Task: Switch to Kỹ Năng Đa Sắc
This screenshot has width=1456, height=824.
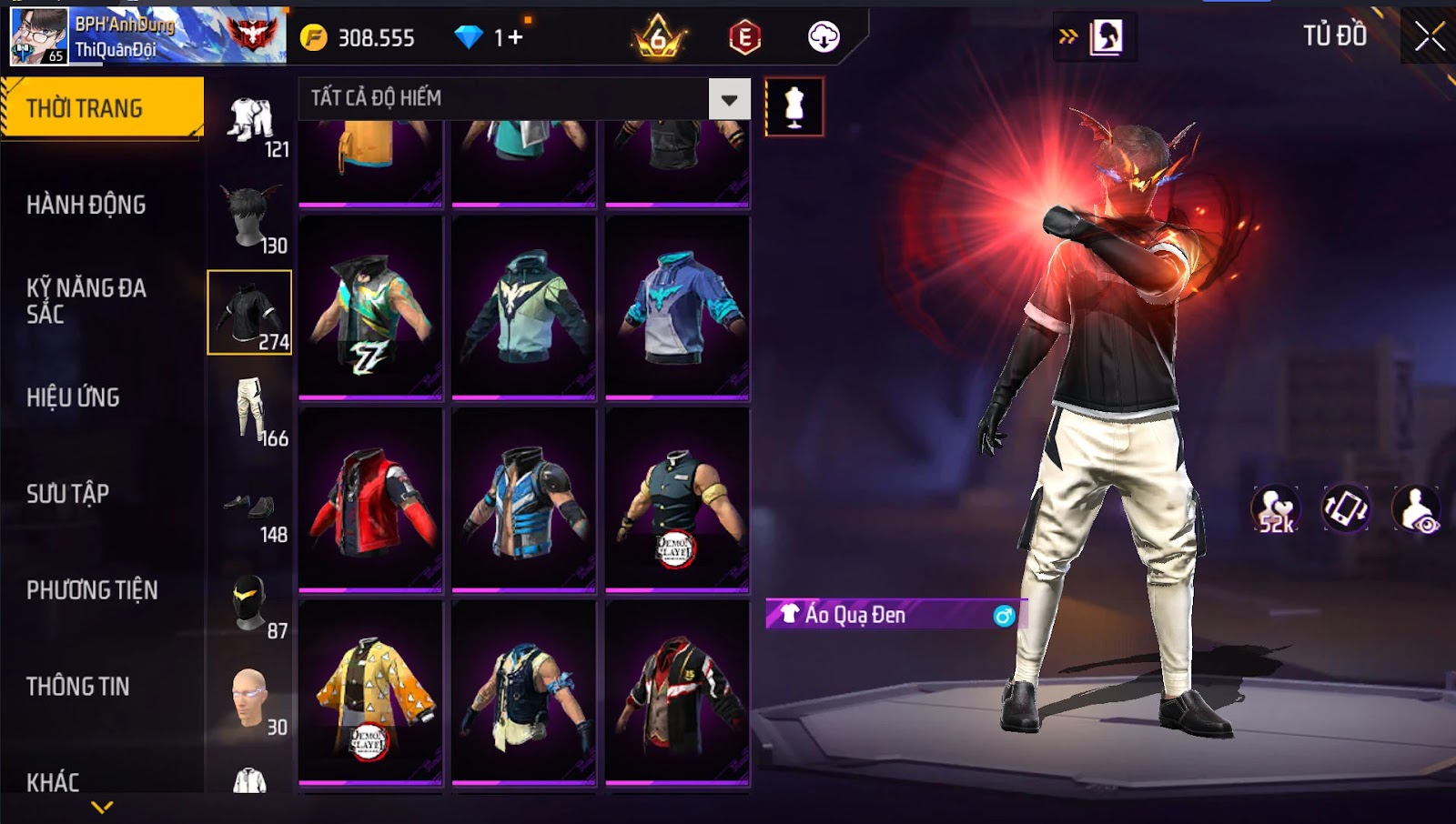Action: pyautogui.click(x=86, y=301)
